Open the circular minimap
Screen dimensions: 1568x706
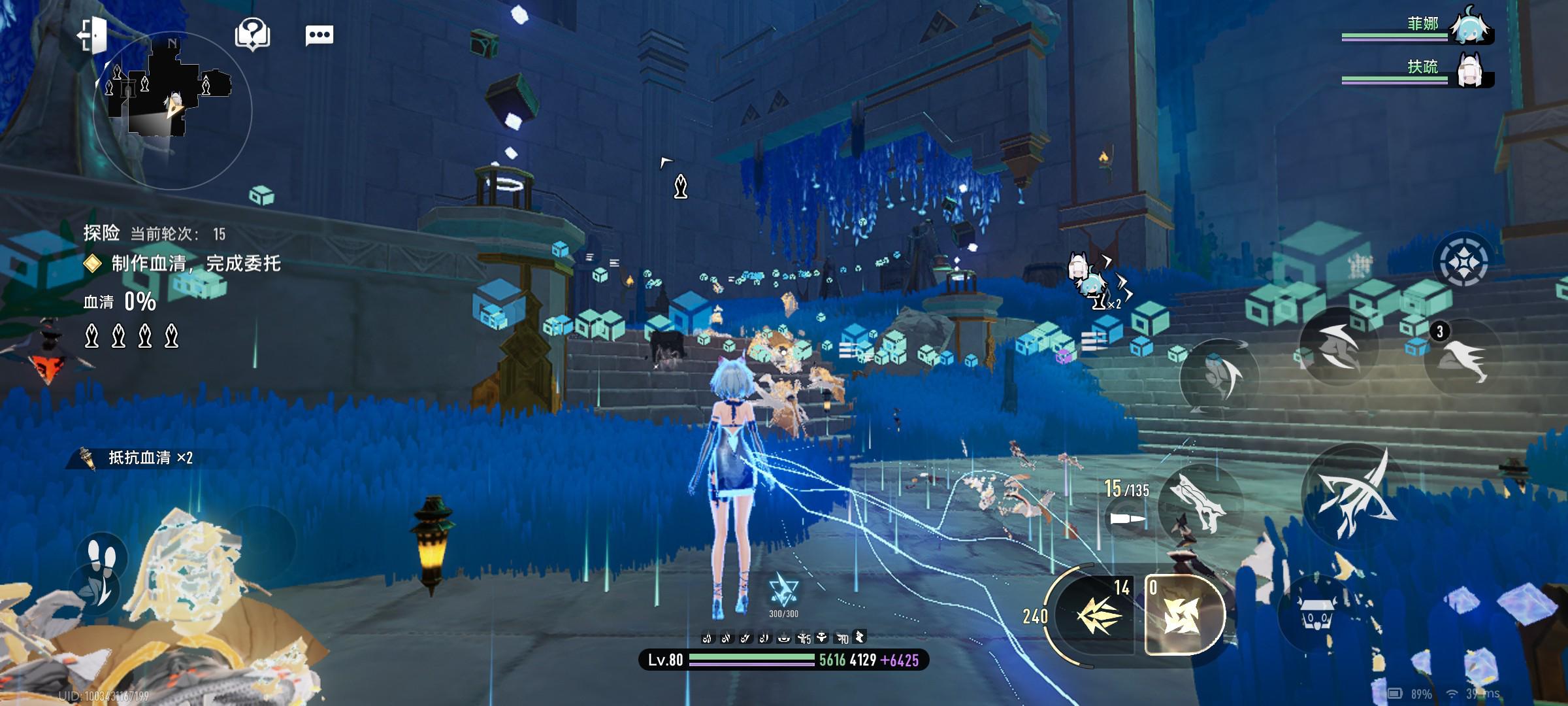(172, 109)
